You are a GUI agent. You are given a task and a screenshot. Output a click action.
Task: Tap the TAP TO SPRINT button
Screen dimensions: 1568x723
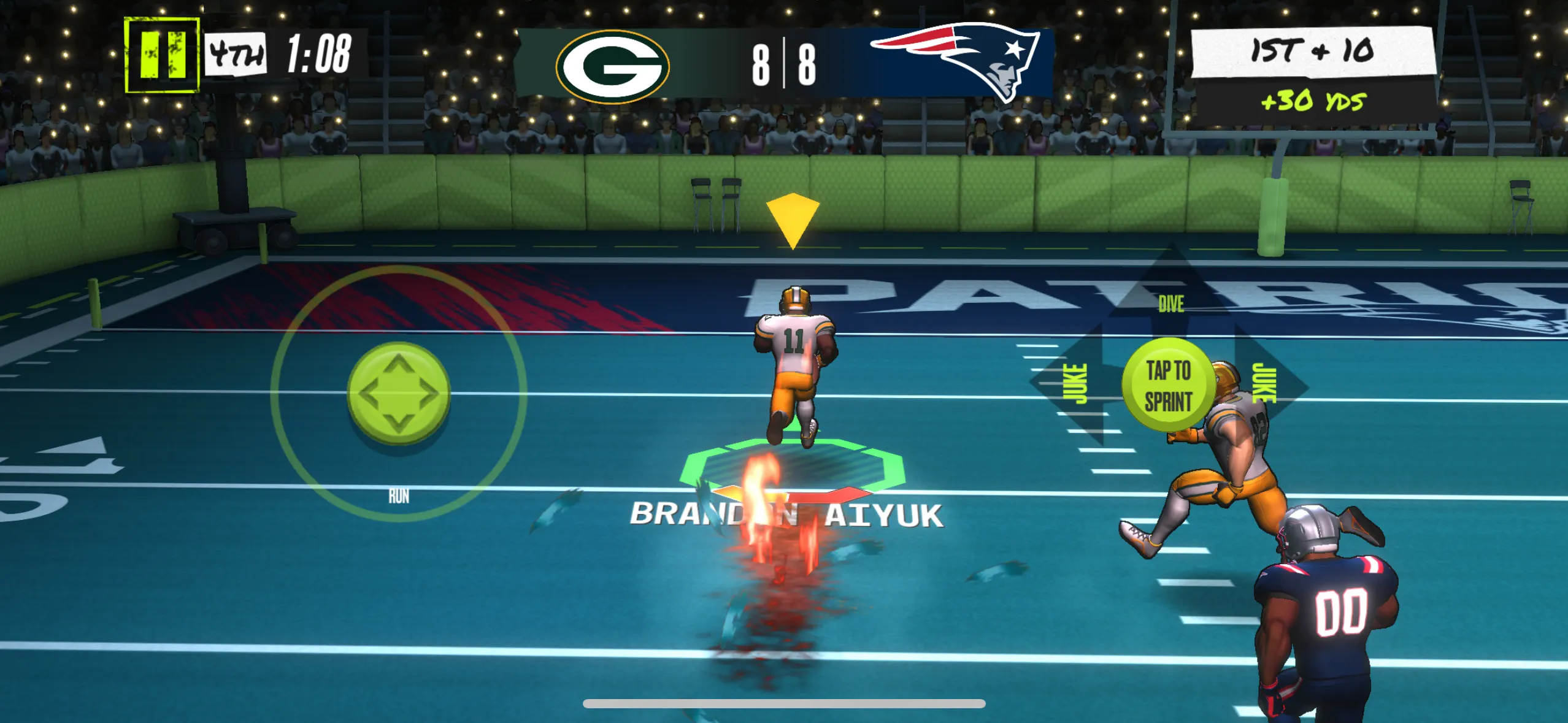[x=1168, y=386]
